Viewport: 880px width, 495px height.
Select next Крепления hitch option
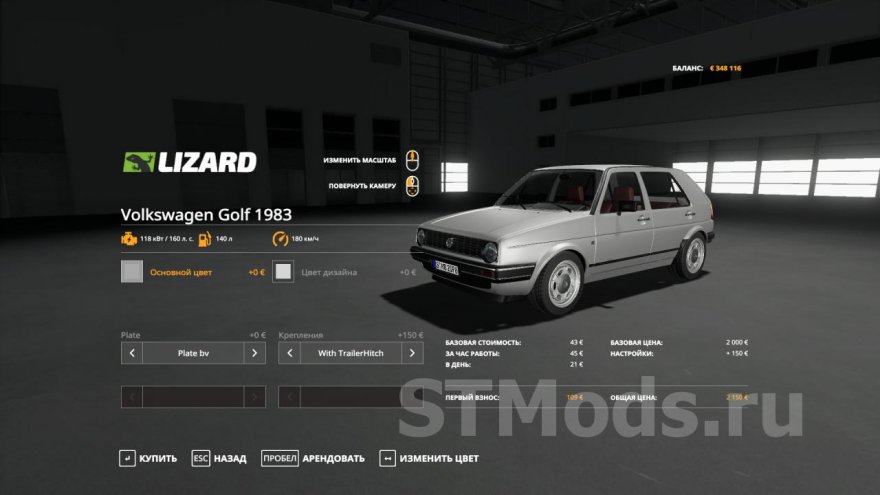[x=412, y=353]
